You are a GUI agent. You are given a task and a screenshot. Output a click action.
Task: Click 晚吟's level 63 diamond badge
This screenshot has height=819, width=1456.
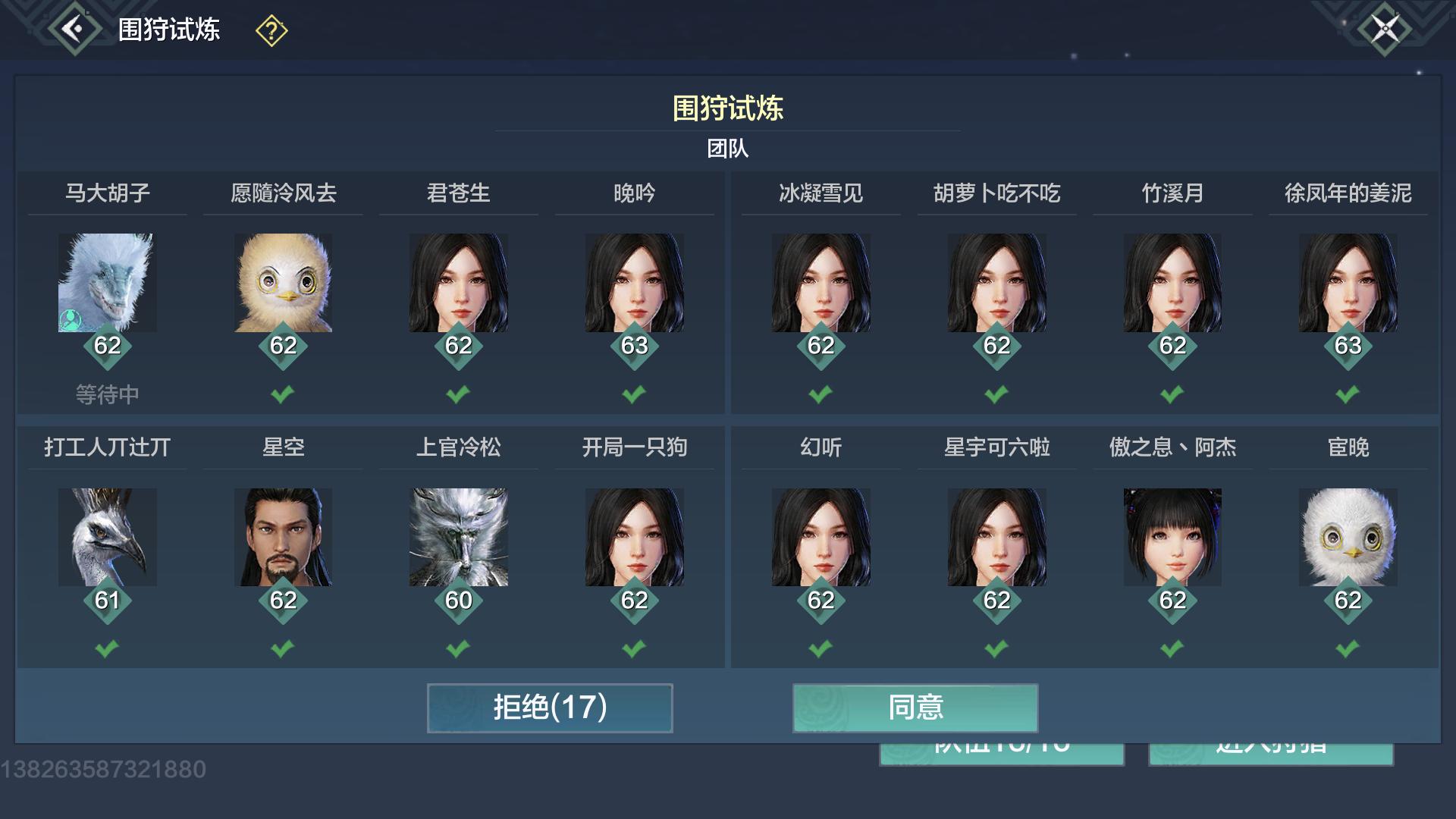[635, 346]
